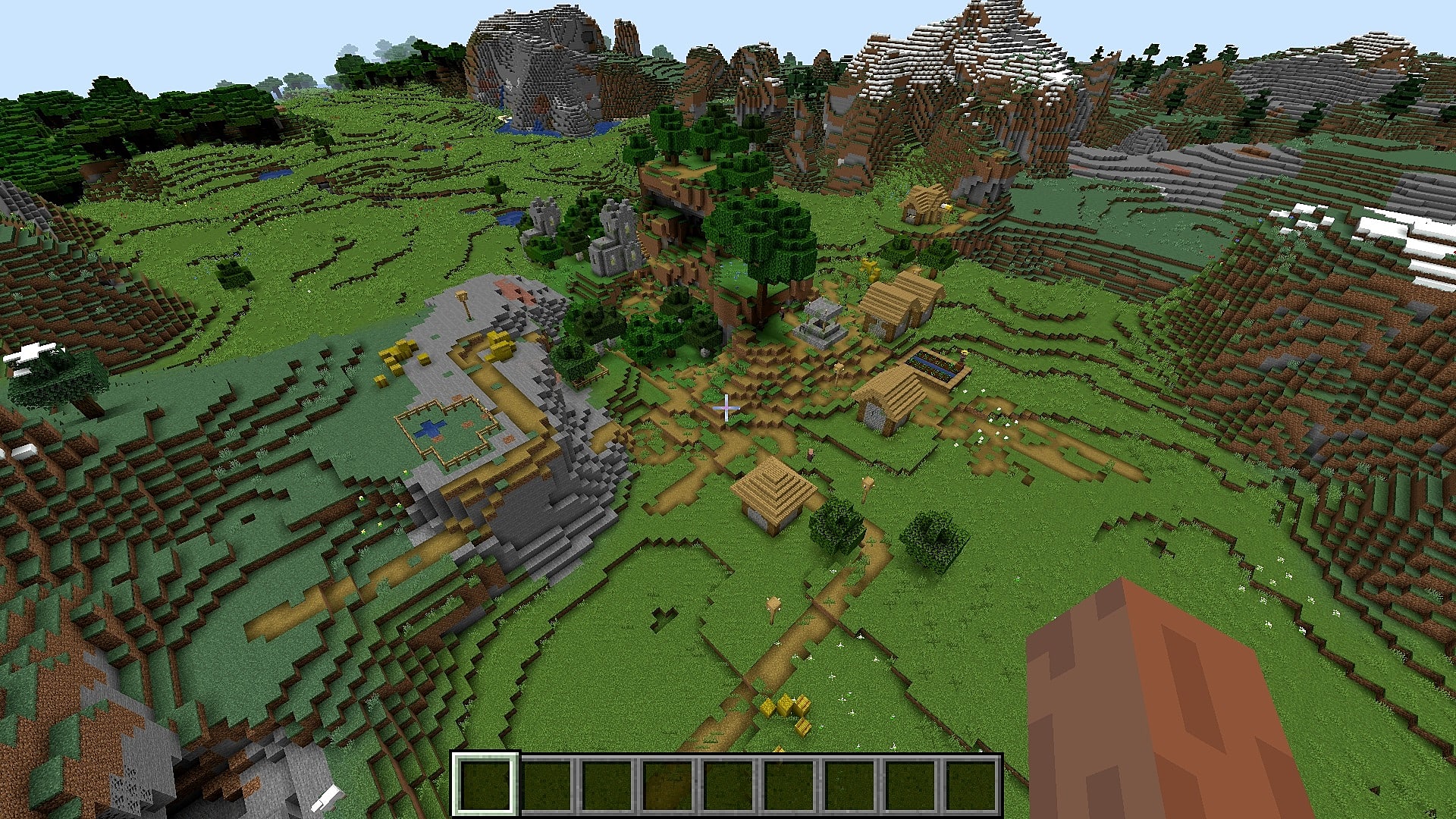1456x819 pixels.
Task: Select the first highlighted hotbar slot
Action: 485,787
